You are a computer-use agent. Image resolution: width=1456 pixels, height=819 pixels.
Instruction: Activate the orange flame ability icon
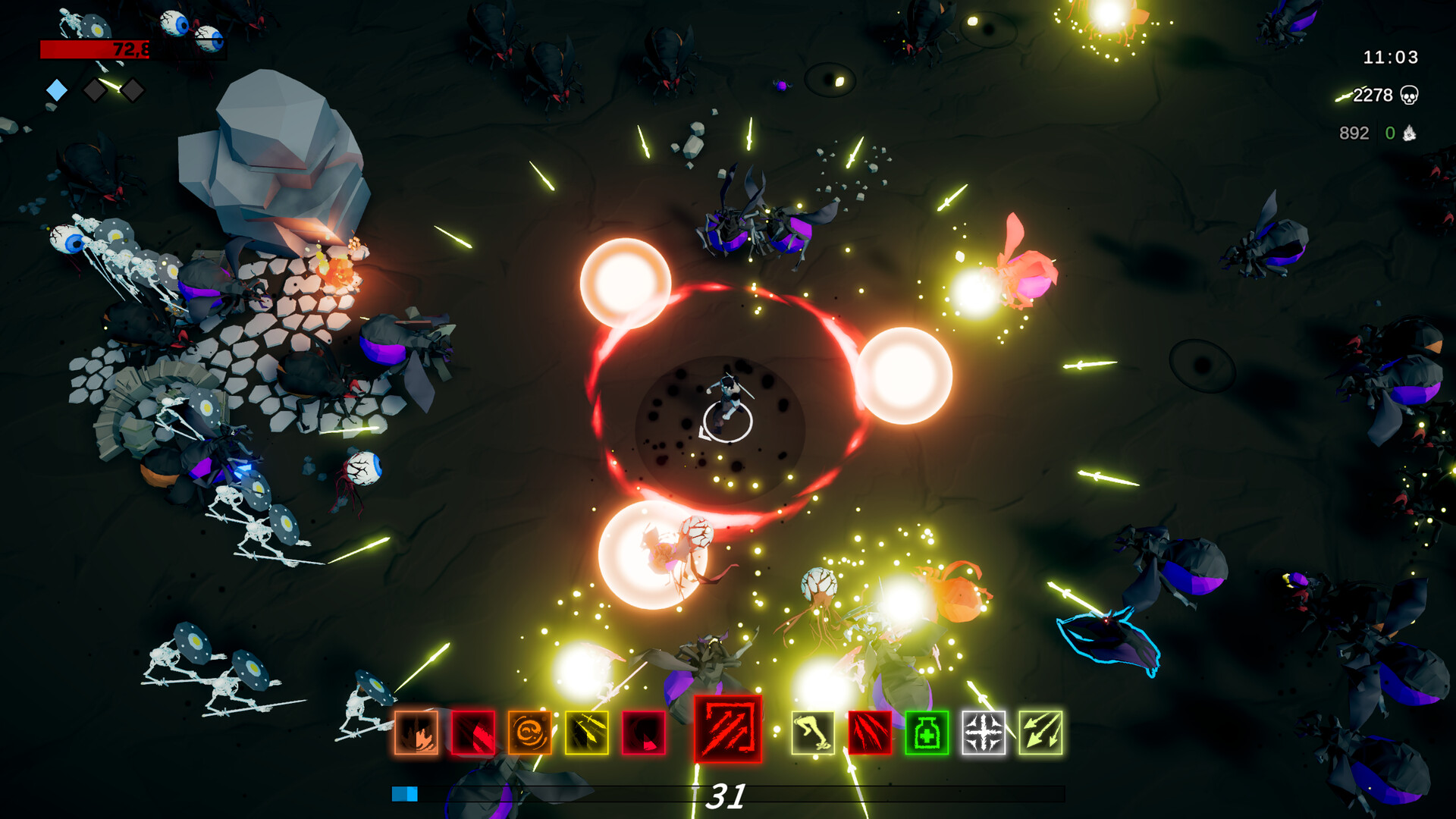[x=416, y=733]
